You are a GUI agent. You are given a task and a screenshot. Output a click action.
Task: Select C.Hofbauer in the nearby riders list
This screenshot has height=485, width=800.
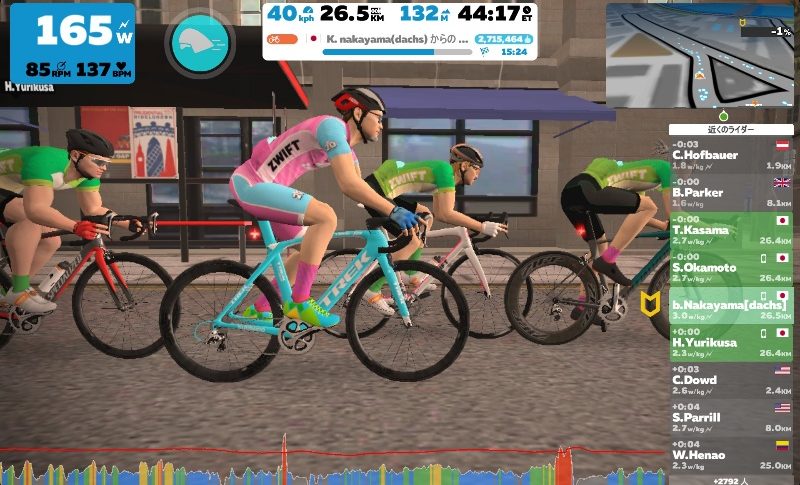tap(731, 156)
